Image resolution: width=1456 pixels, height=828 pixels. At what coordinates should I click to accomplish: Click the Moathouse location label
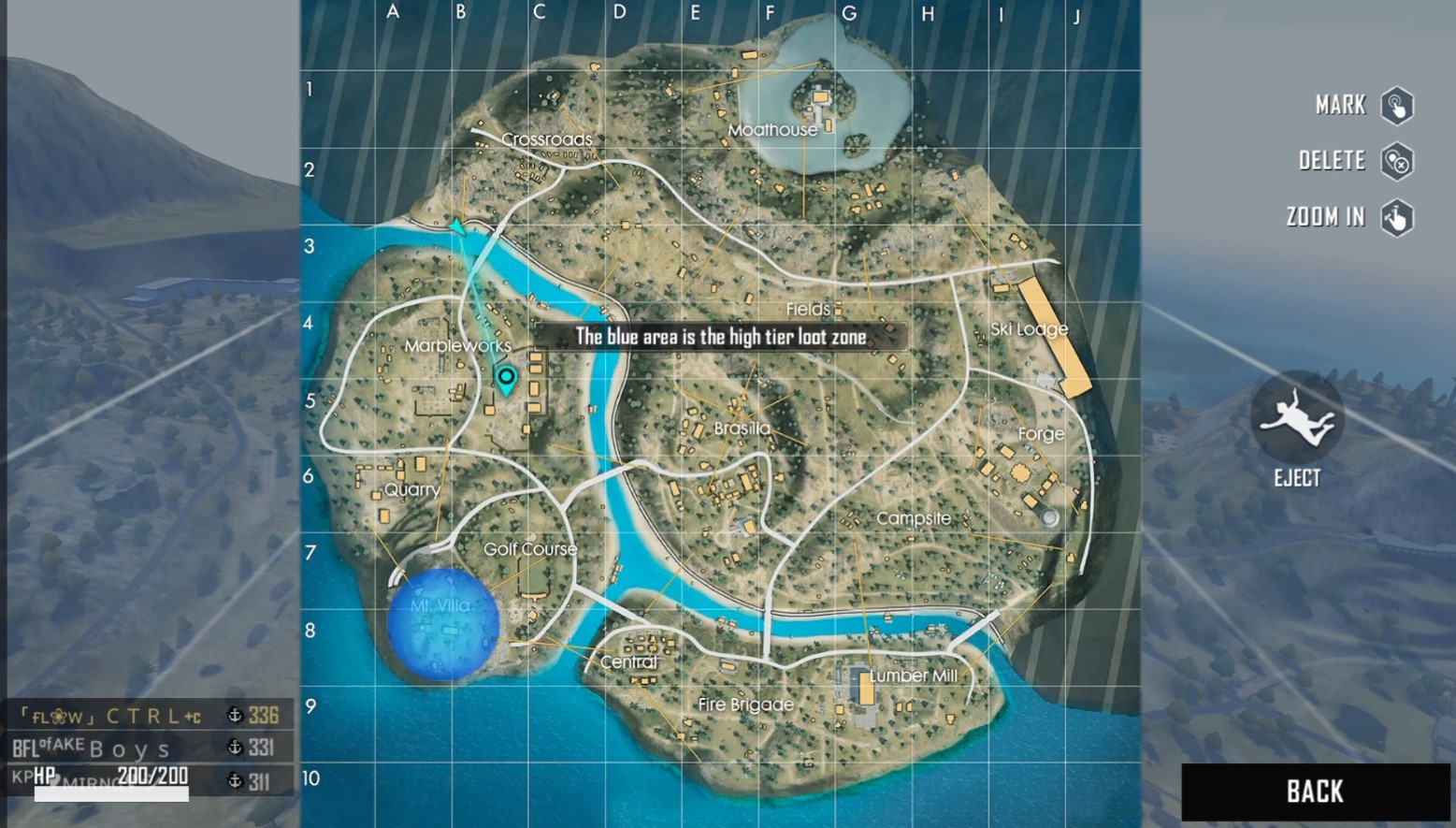773,130
